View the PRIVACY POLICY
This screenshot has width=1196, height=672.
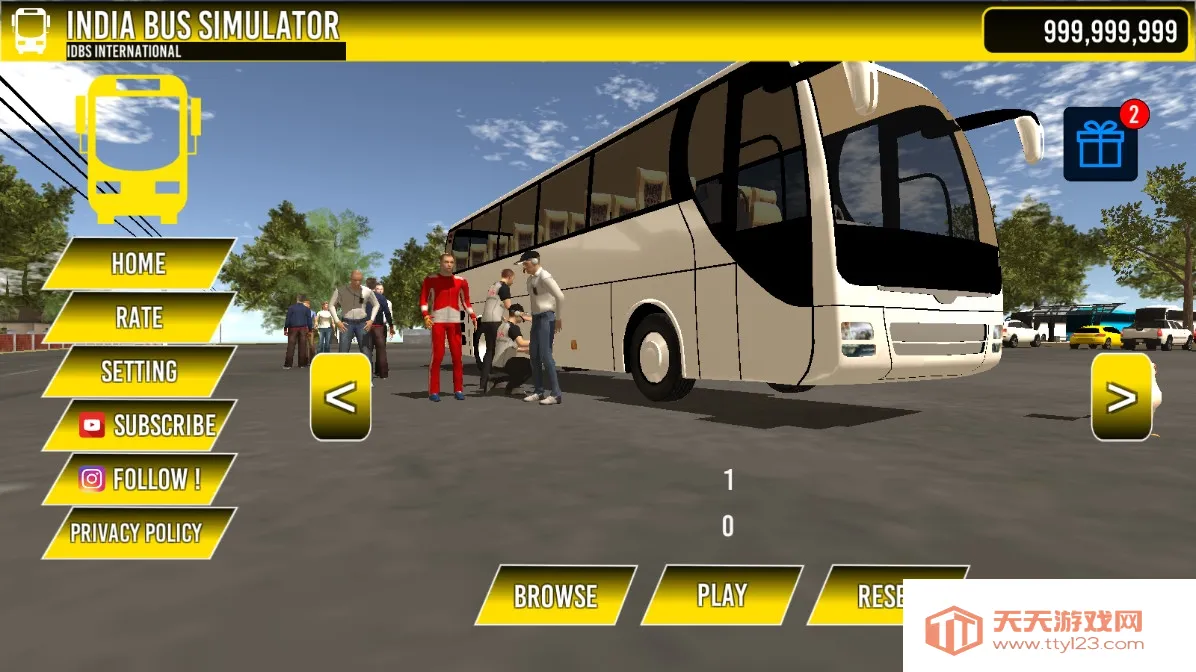(x=137, y=533)
